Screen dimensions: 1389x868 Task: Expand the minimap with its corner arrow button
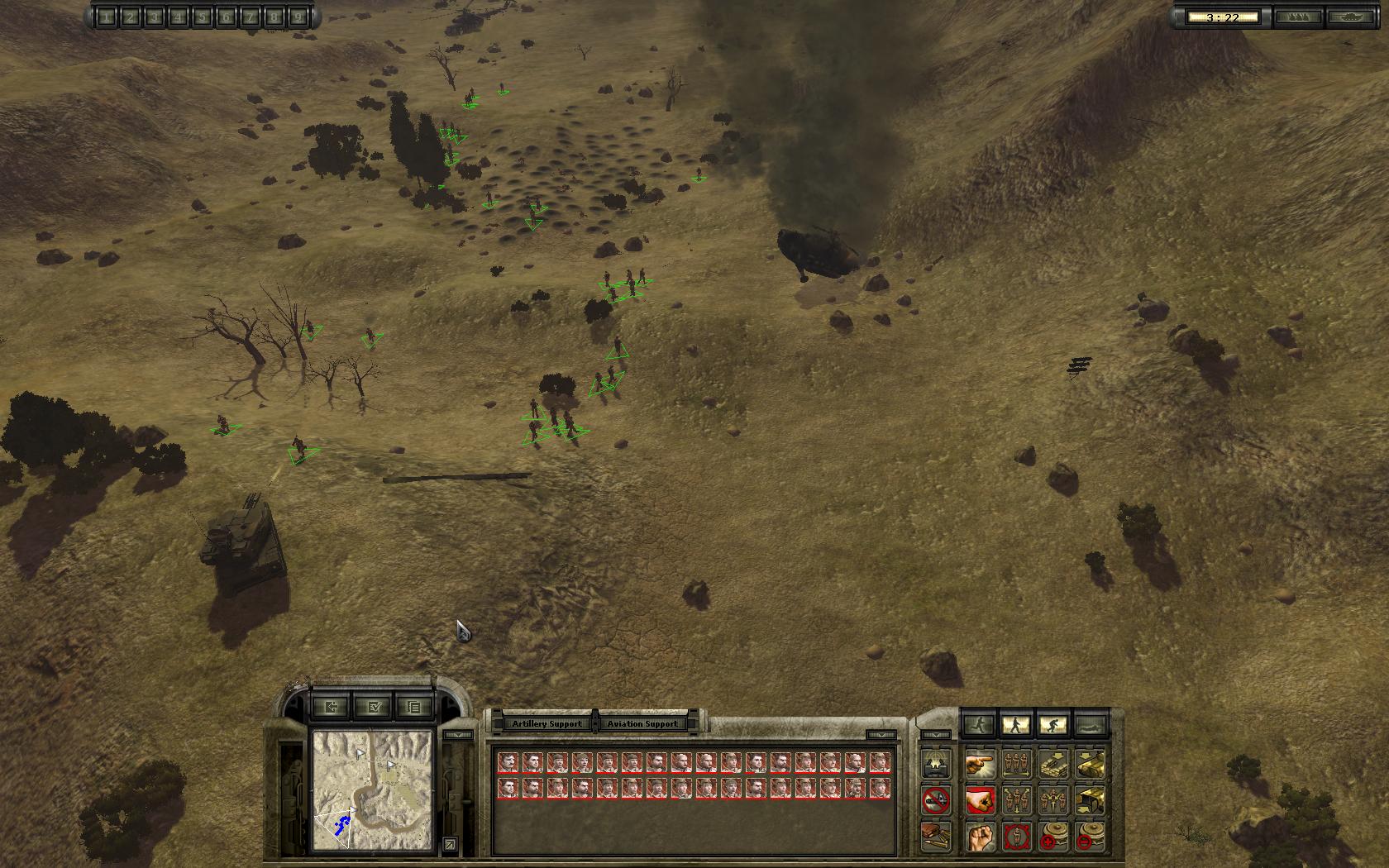[x=450, y=842]
